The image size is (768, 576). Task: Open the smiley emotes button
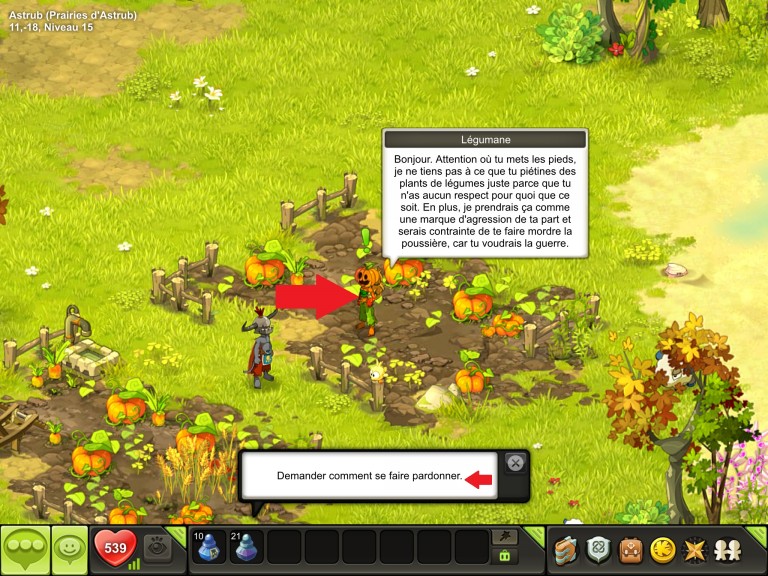tap(68, 549)
